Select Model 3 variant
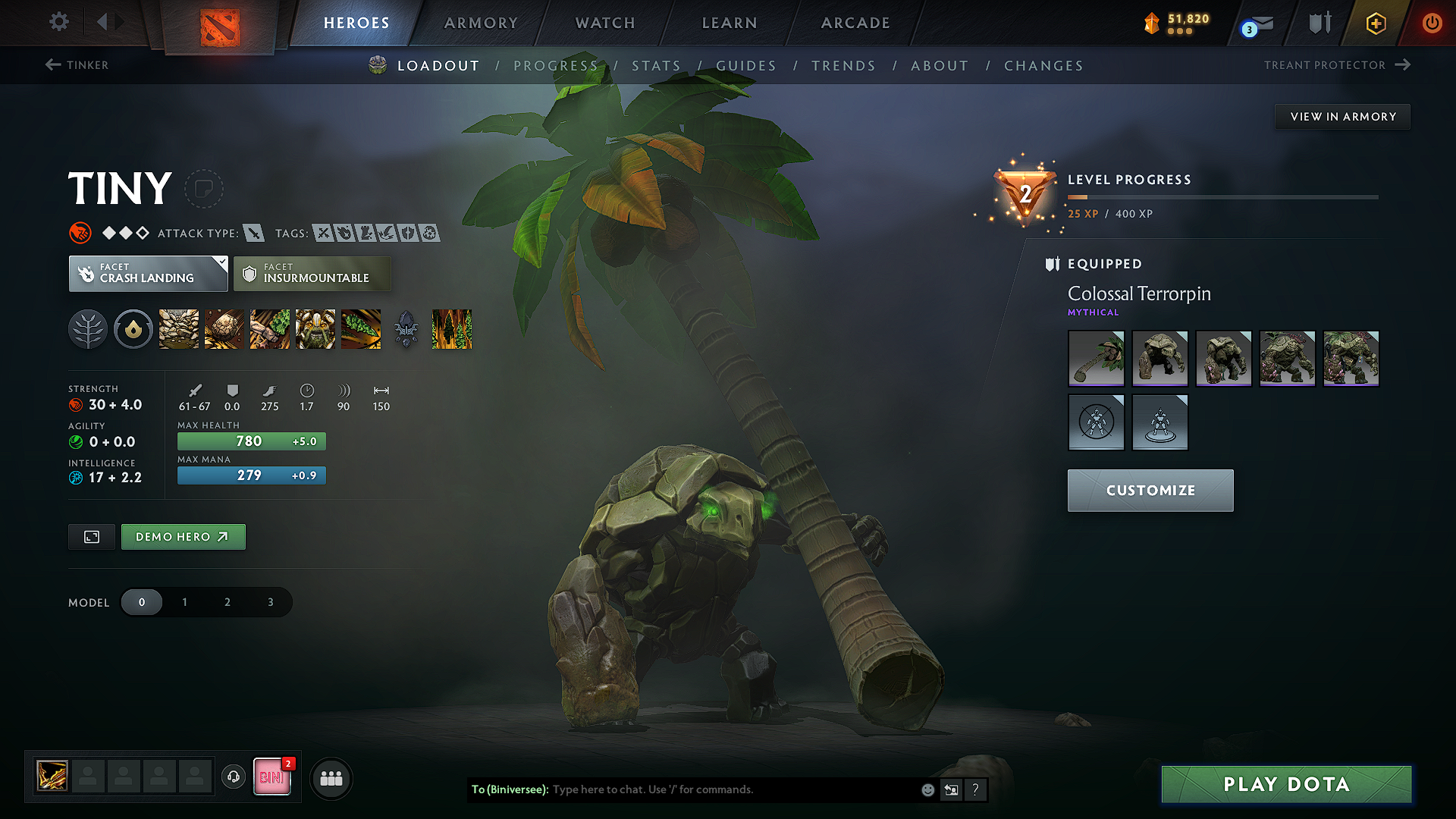Viewport: 1456px width, 819px height. point(270,601)
